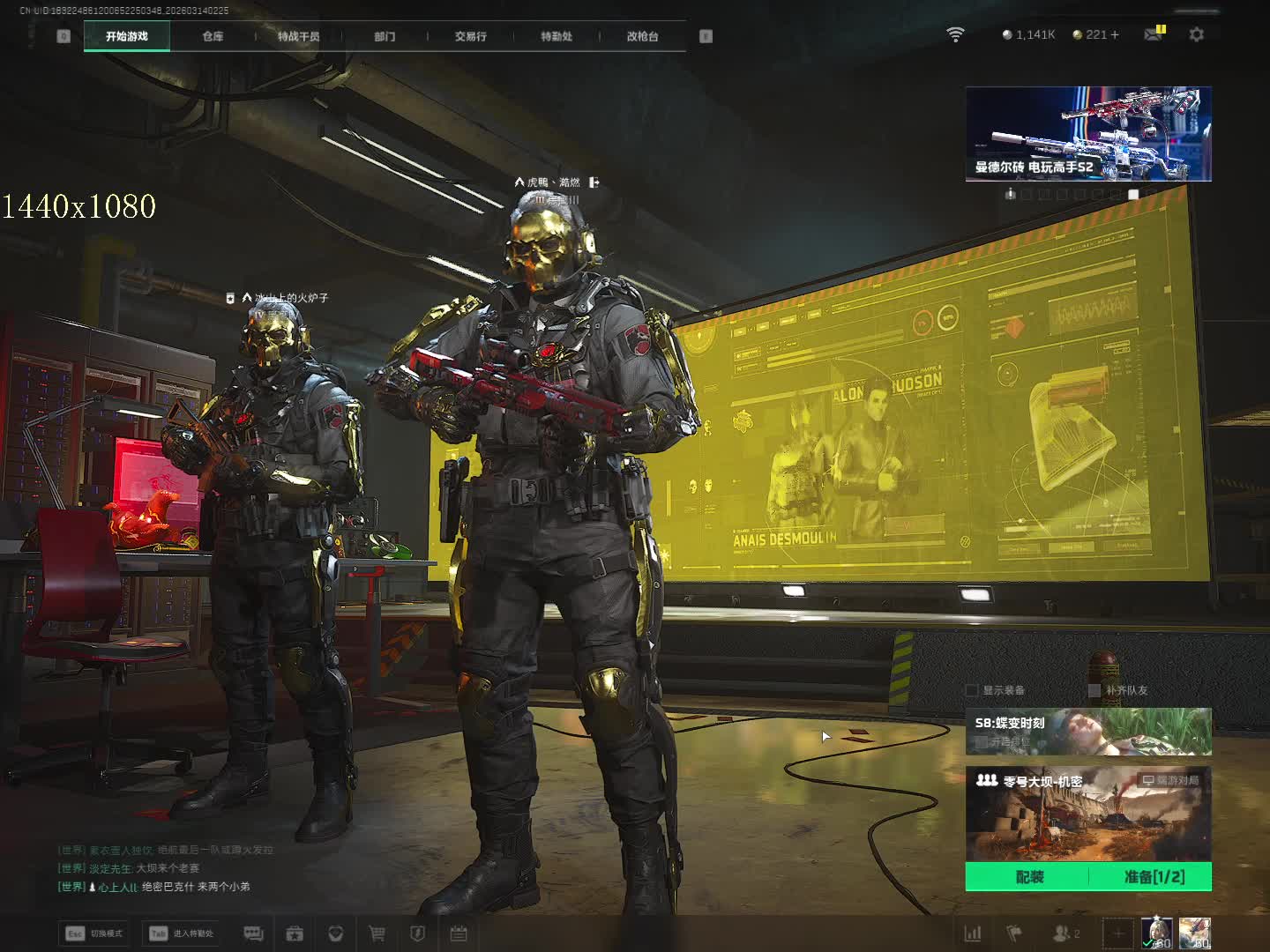Open the 曼德尔砖 电玩高手S2 banner

[x=1087, y=134]
